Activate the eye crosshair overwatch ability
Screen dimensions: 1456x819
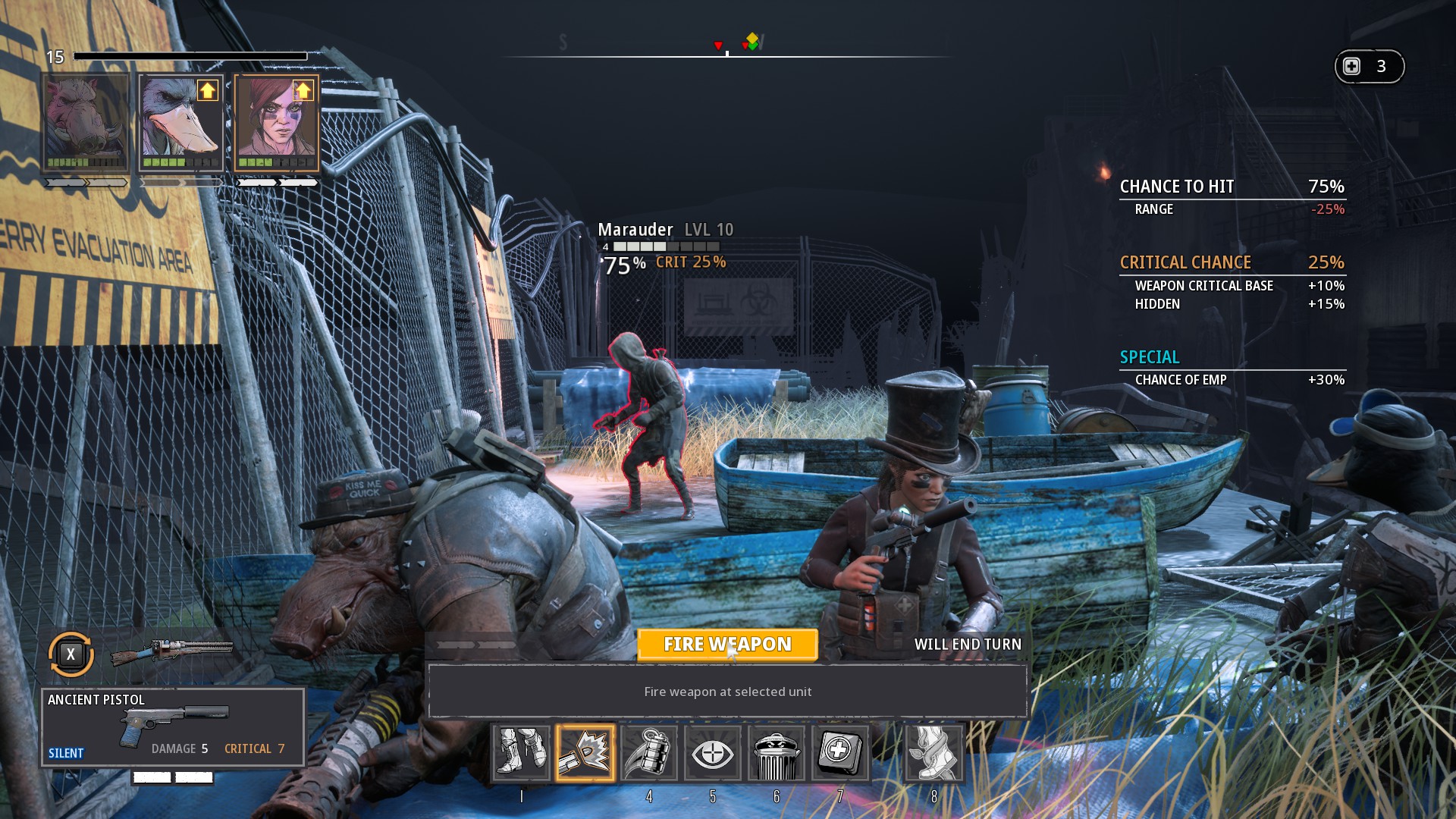[x=713, y=753]
